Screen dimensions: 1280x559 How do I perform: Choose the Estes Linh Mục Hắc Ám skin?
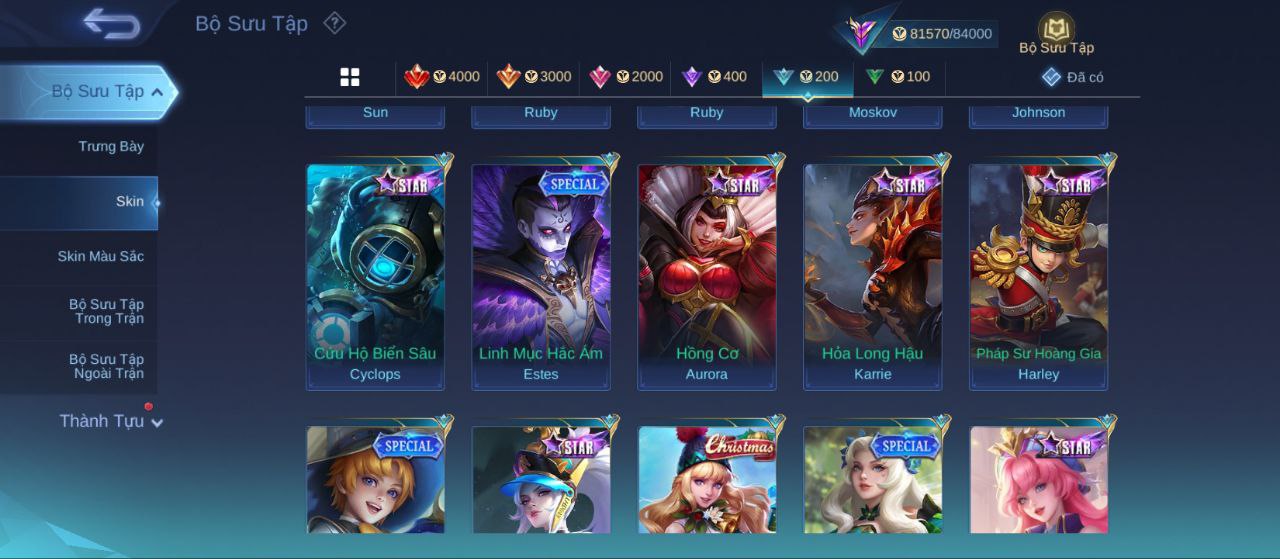541,275
